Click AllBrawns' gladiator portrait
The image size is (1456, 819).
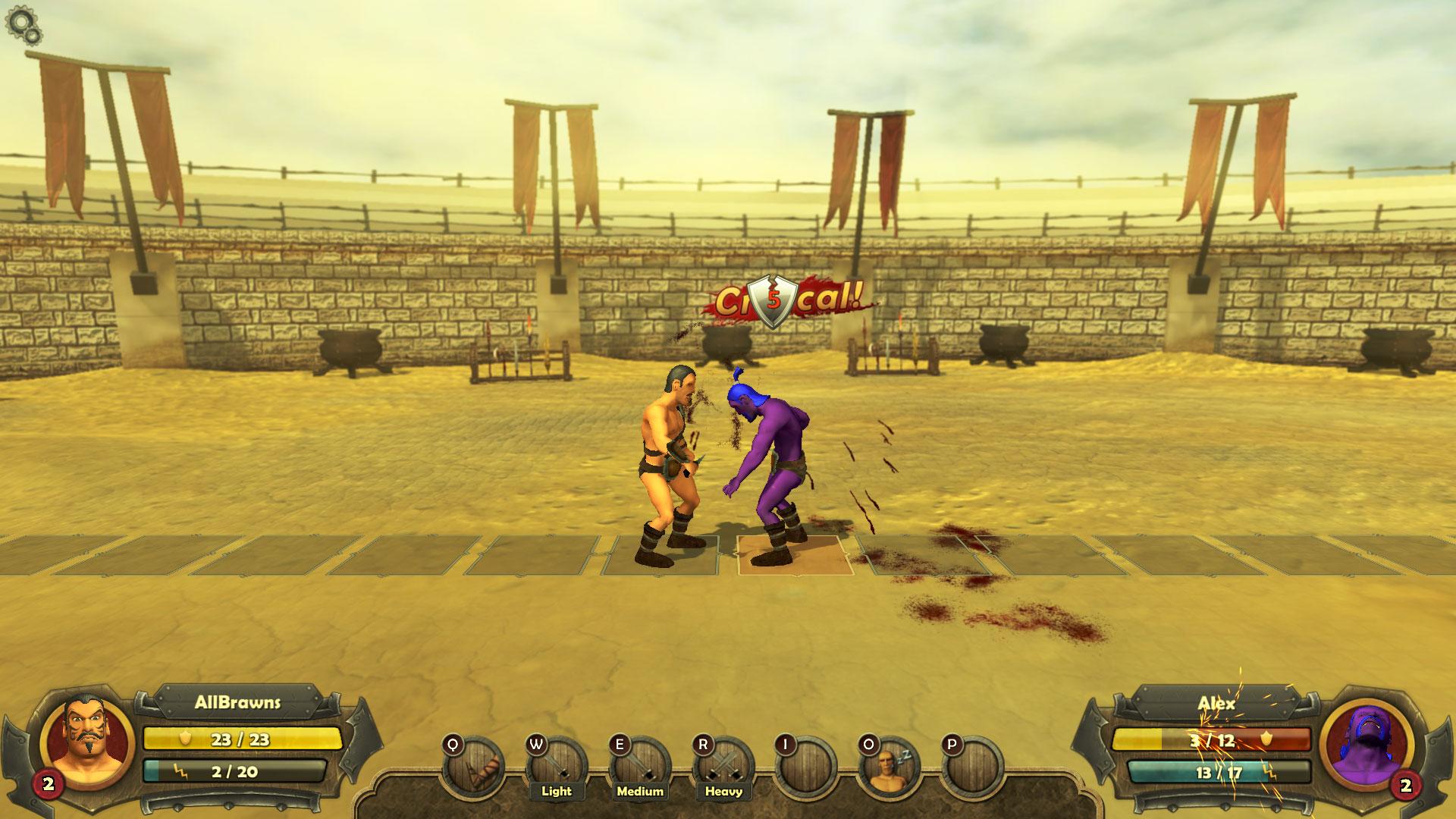(82, 733)
